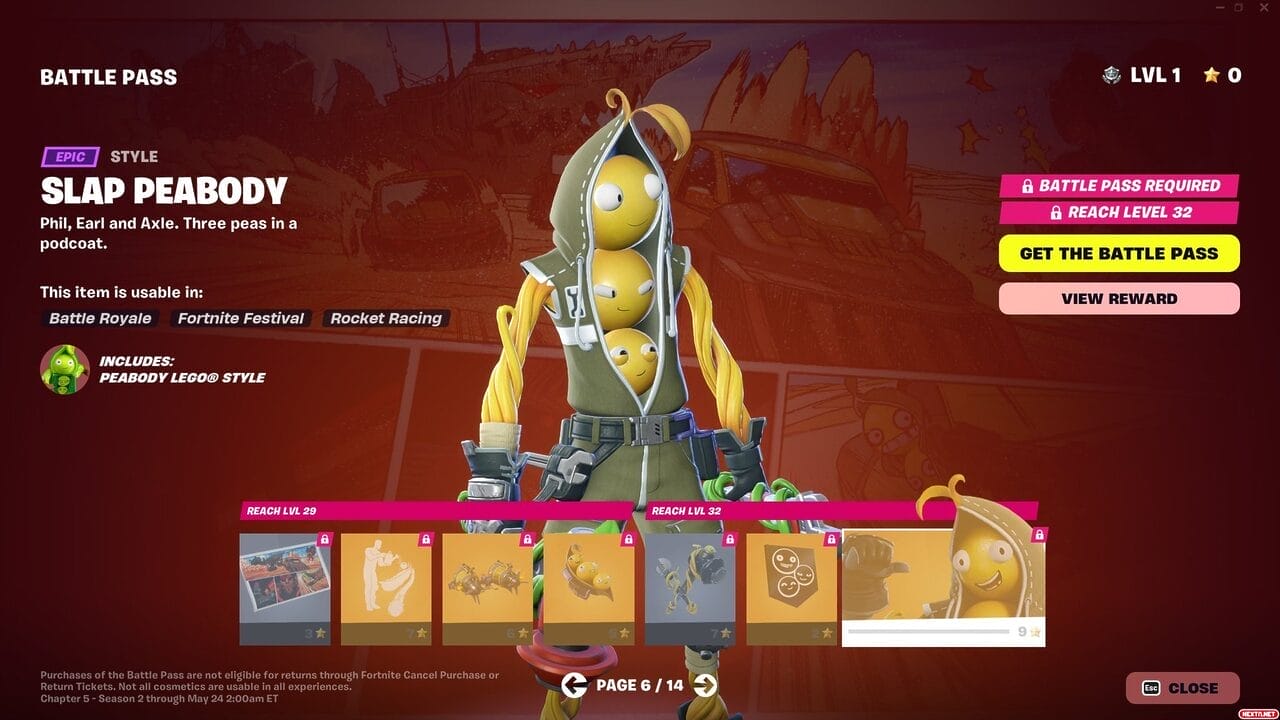The width and height of the screenshot is (1280, 720).
Task: Select the comic loading screen reward tile
Action: pyautogui.click(x=285, y=588)
